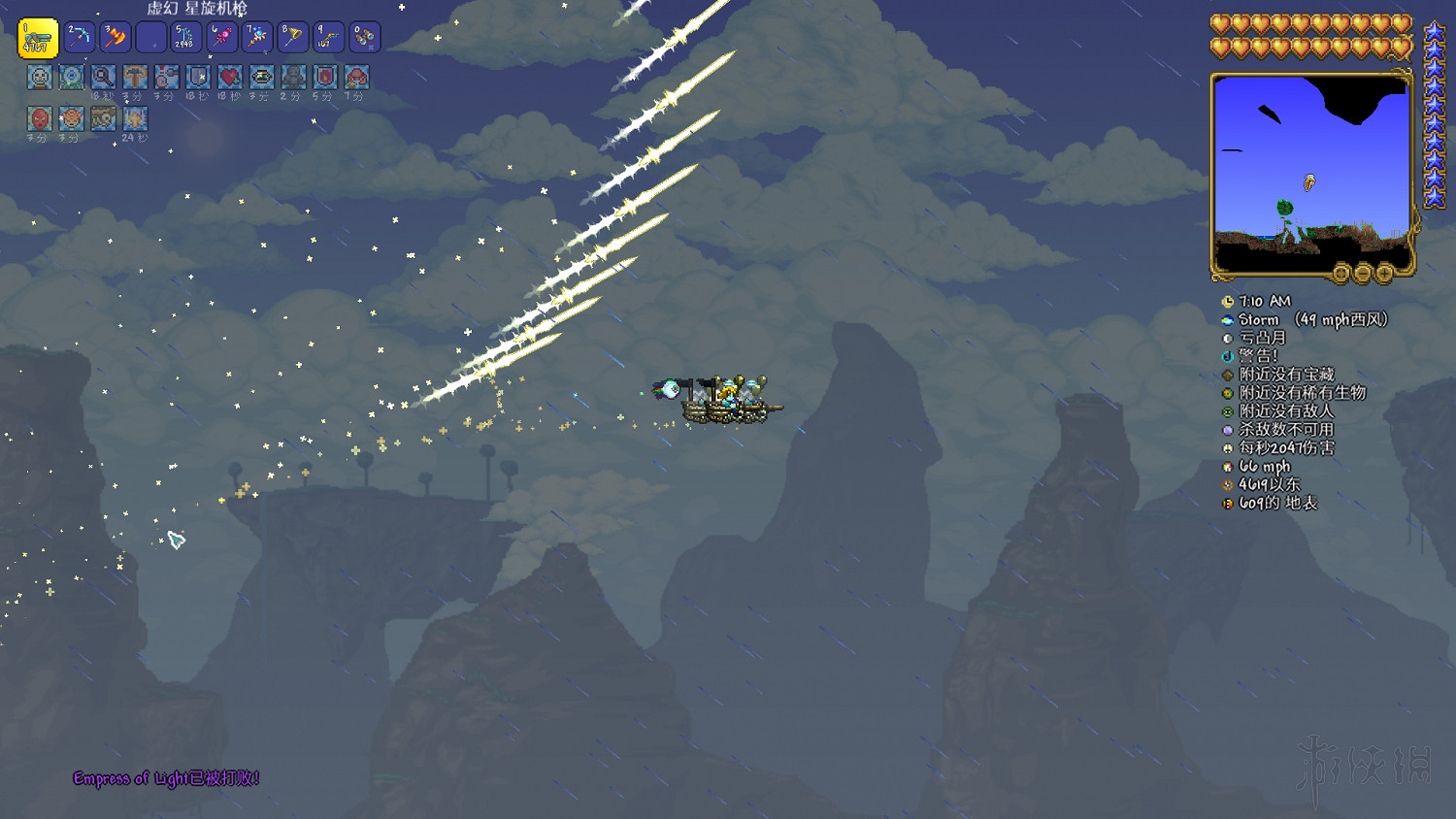The image size is (1456, 819).
Task: Click the compass icon showing 4619以东
Action: click(x=1228, y=485)
